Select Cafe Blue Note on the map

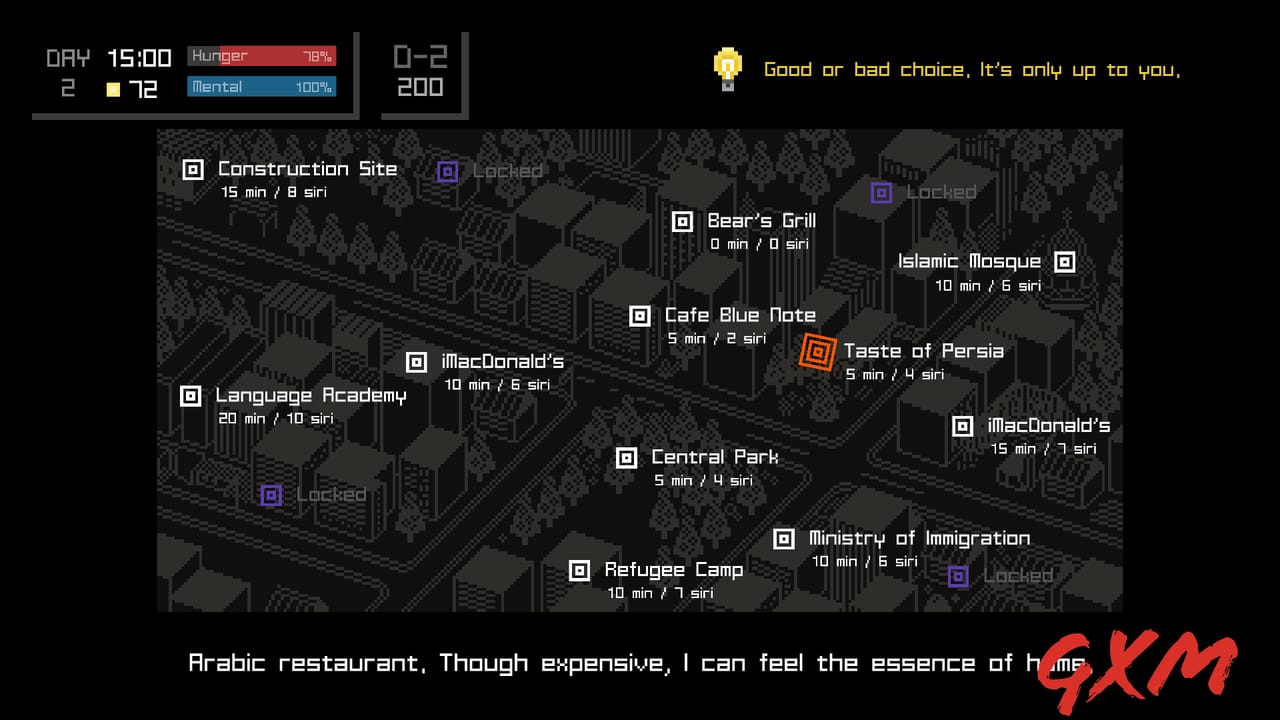coord(640,315)
